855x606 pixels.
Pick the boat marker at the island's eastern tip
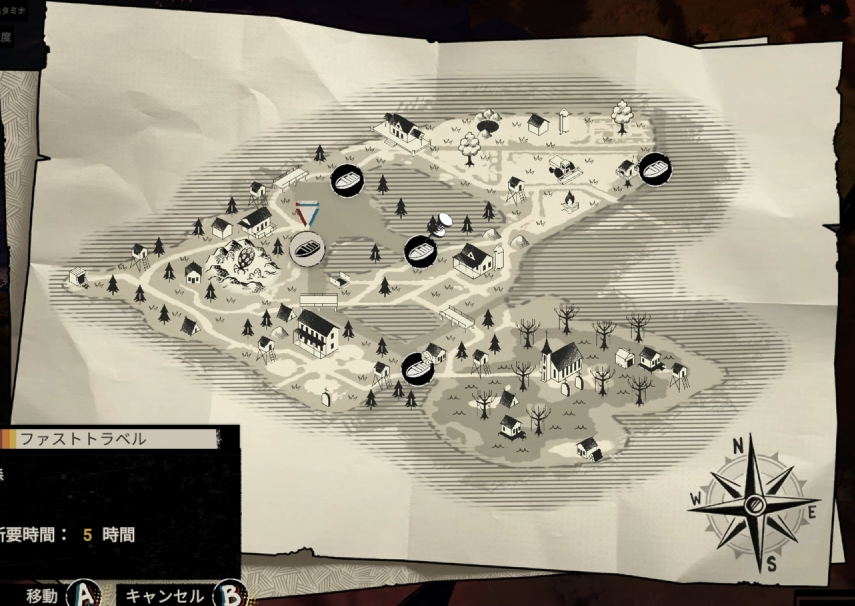tap(655, 169)
